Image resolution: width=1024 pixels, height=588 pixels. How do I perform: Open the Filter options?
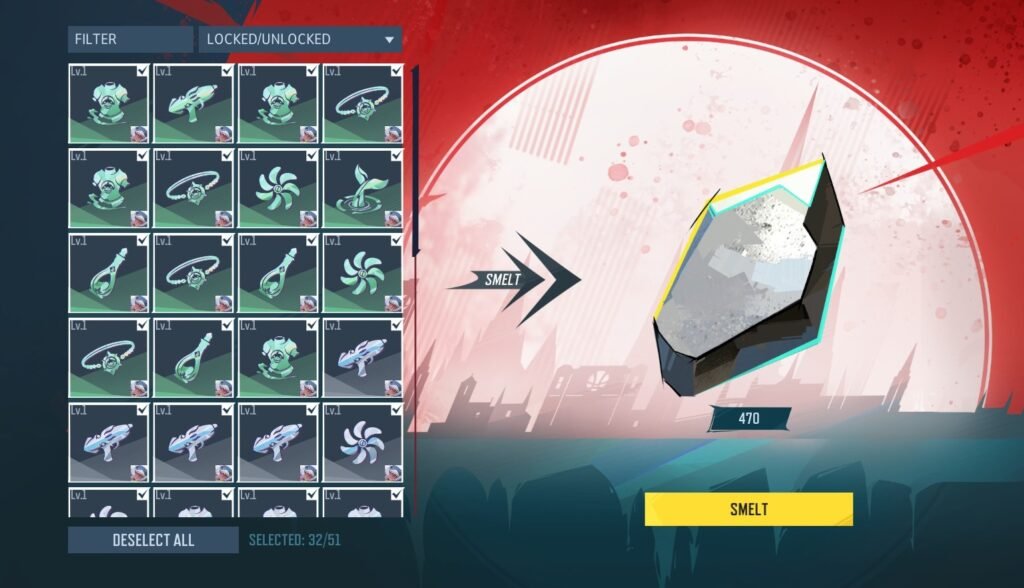click(x=130, y=40)
